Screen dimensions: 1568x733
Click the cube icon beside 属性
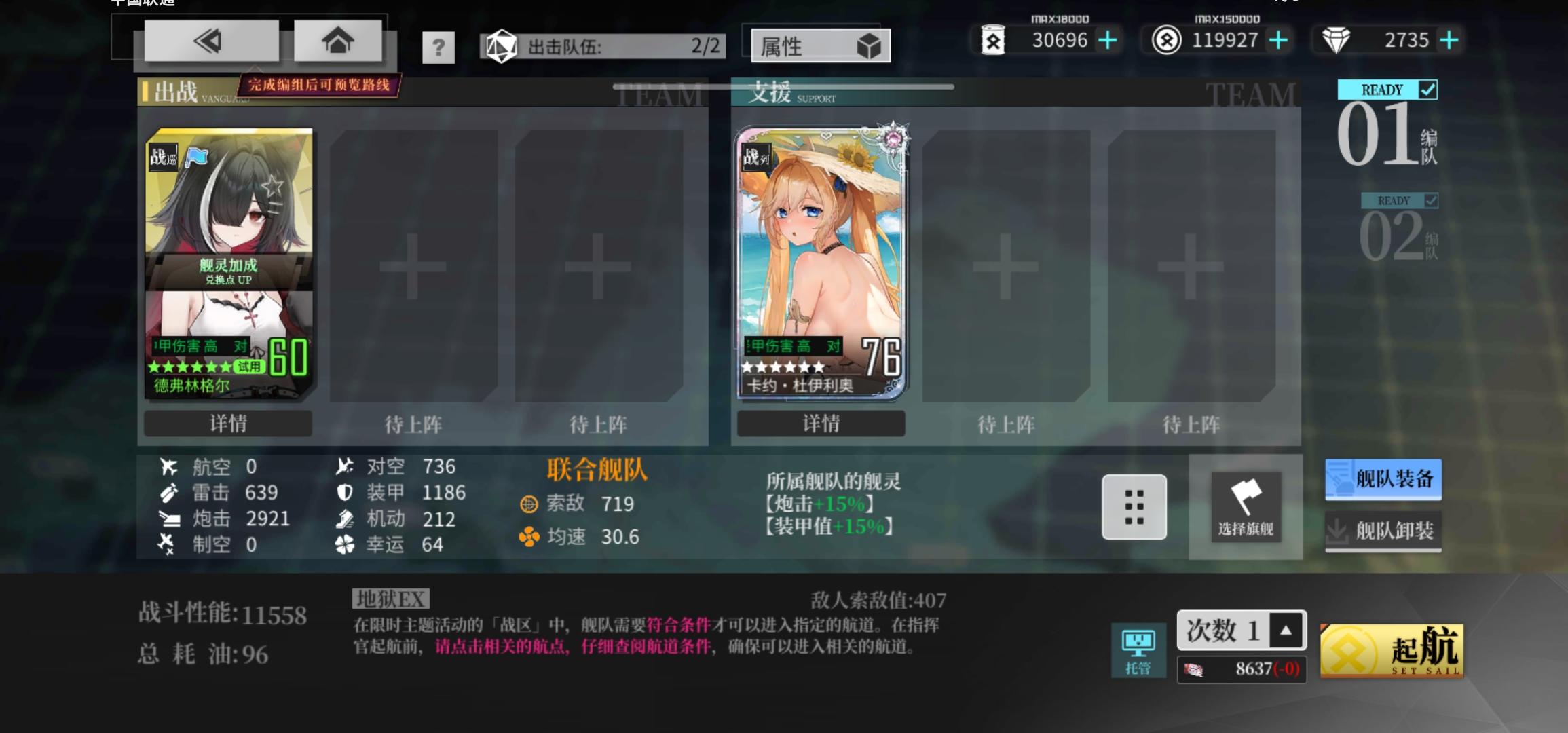(x=871, y=45)
